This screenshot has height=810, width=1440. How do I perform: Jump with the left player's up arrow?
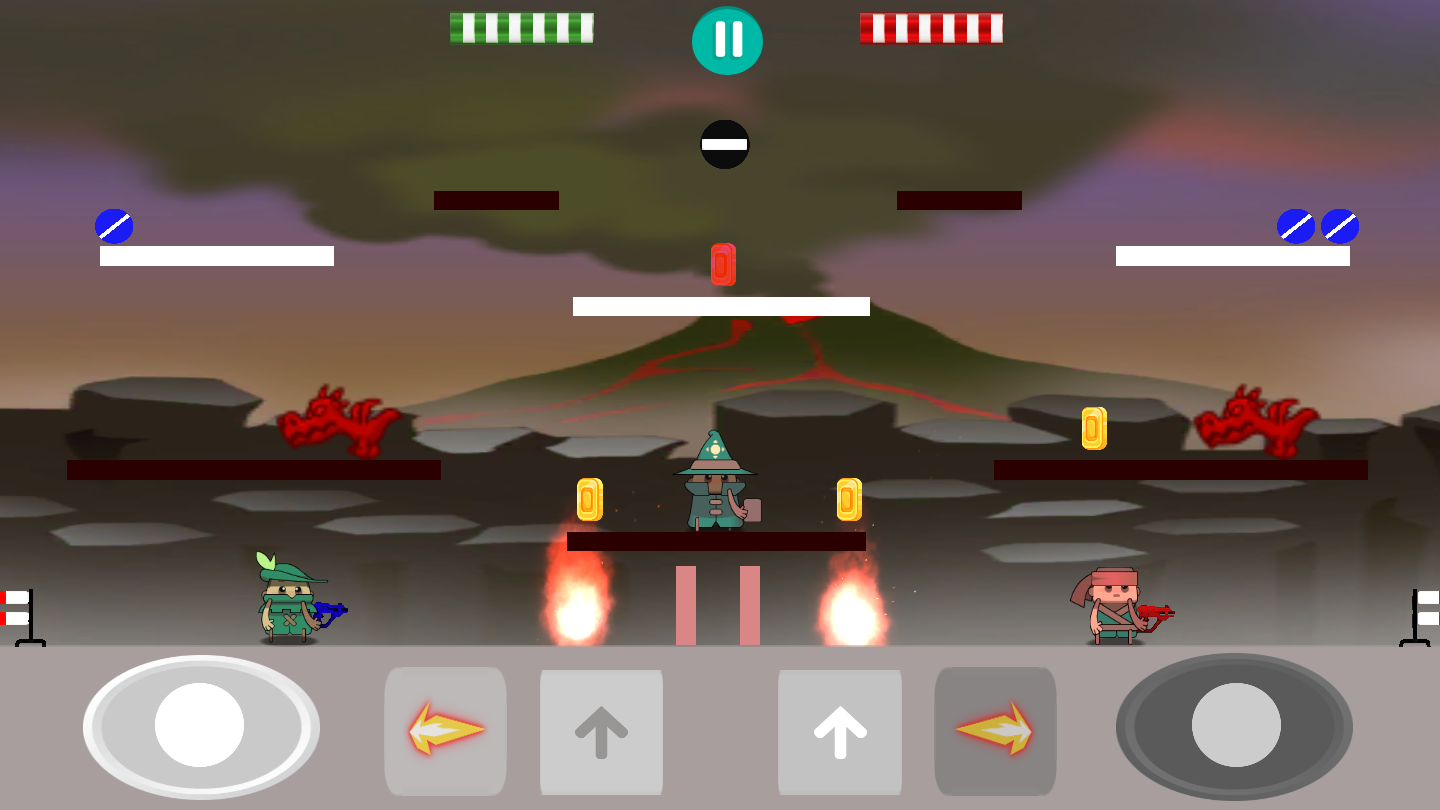pyautogui.click(x=601, y=732)
